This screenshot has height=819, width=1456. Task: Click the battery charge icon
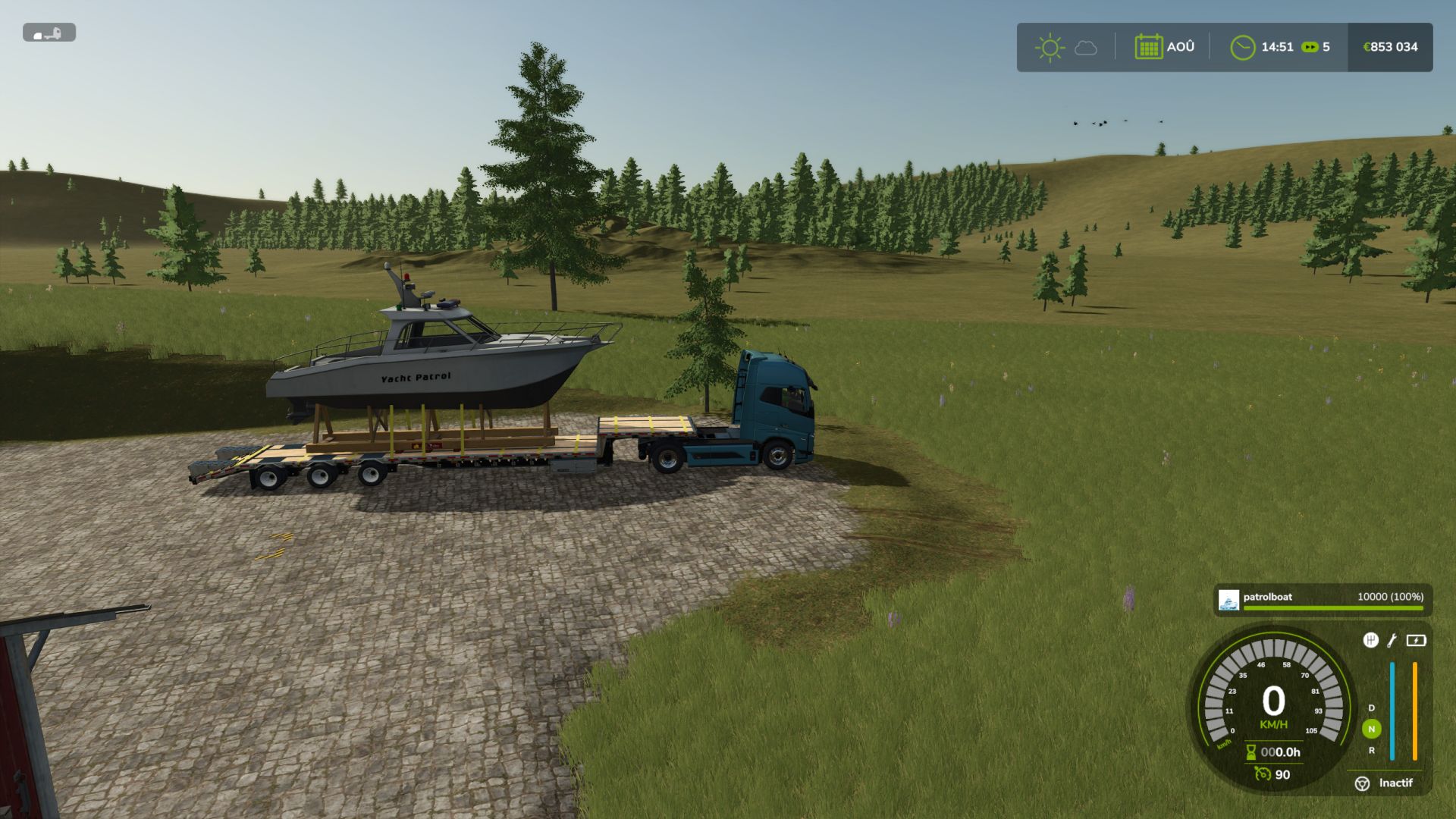[x=1416, y=641]
